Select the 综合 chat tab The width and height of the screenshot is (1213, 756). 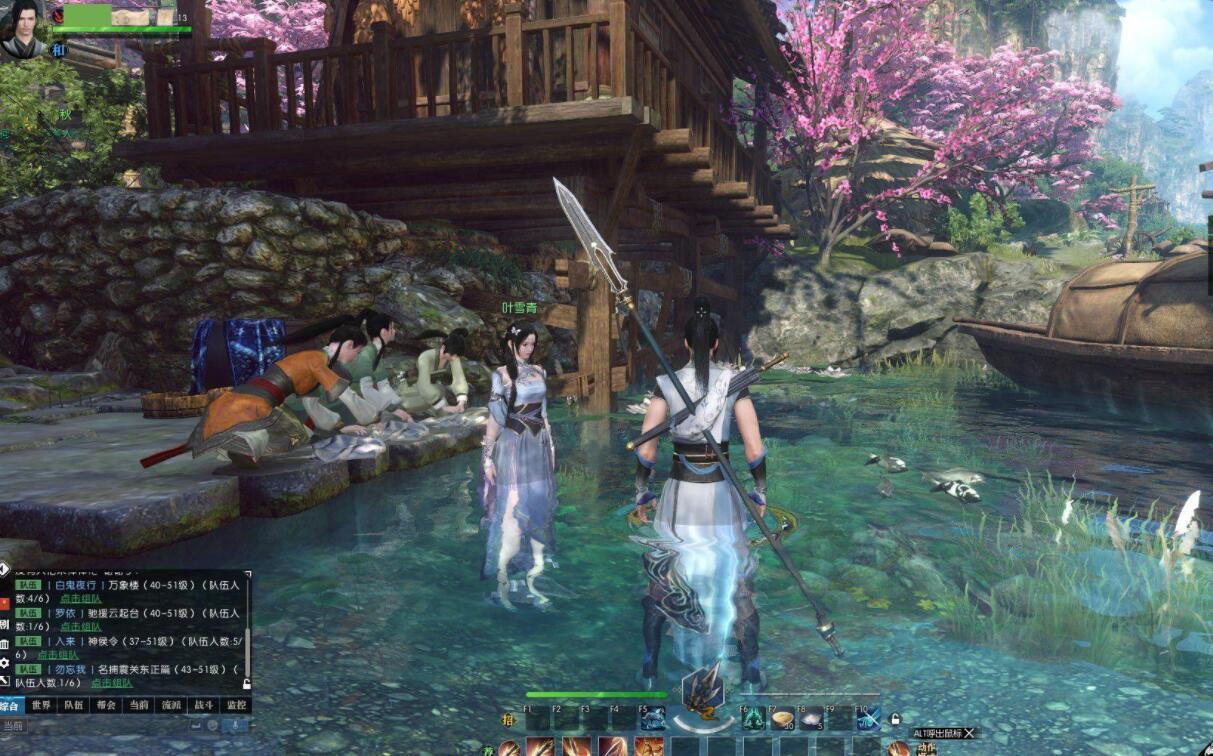(x=11, y=705)
